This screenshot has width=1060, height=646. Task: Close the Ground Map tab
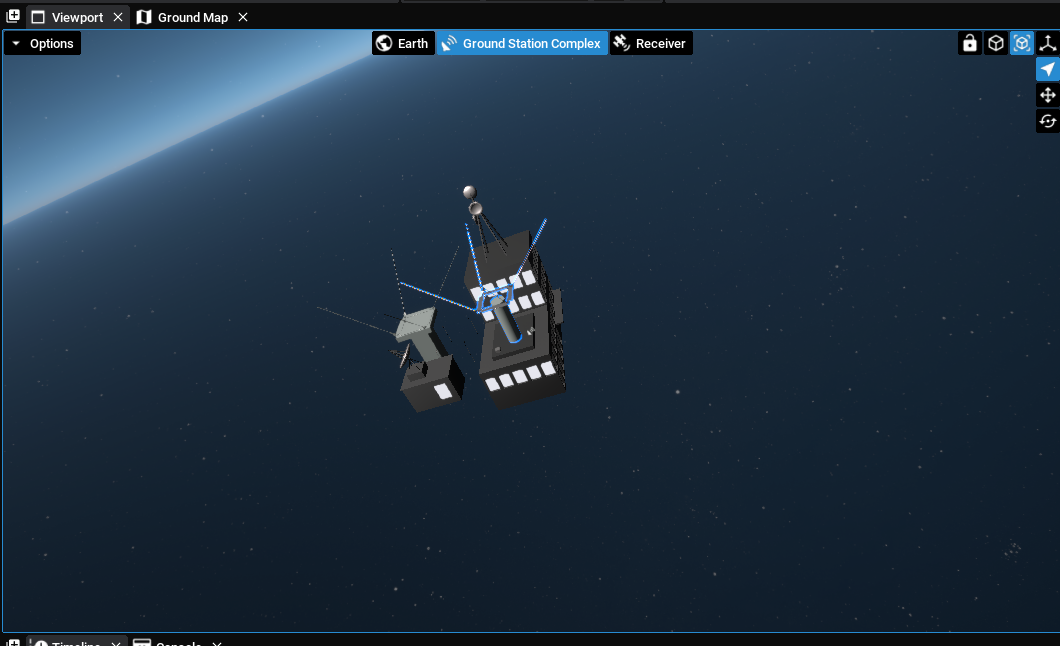(x=243, y=18)
